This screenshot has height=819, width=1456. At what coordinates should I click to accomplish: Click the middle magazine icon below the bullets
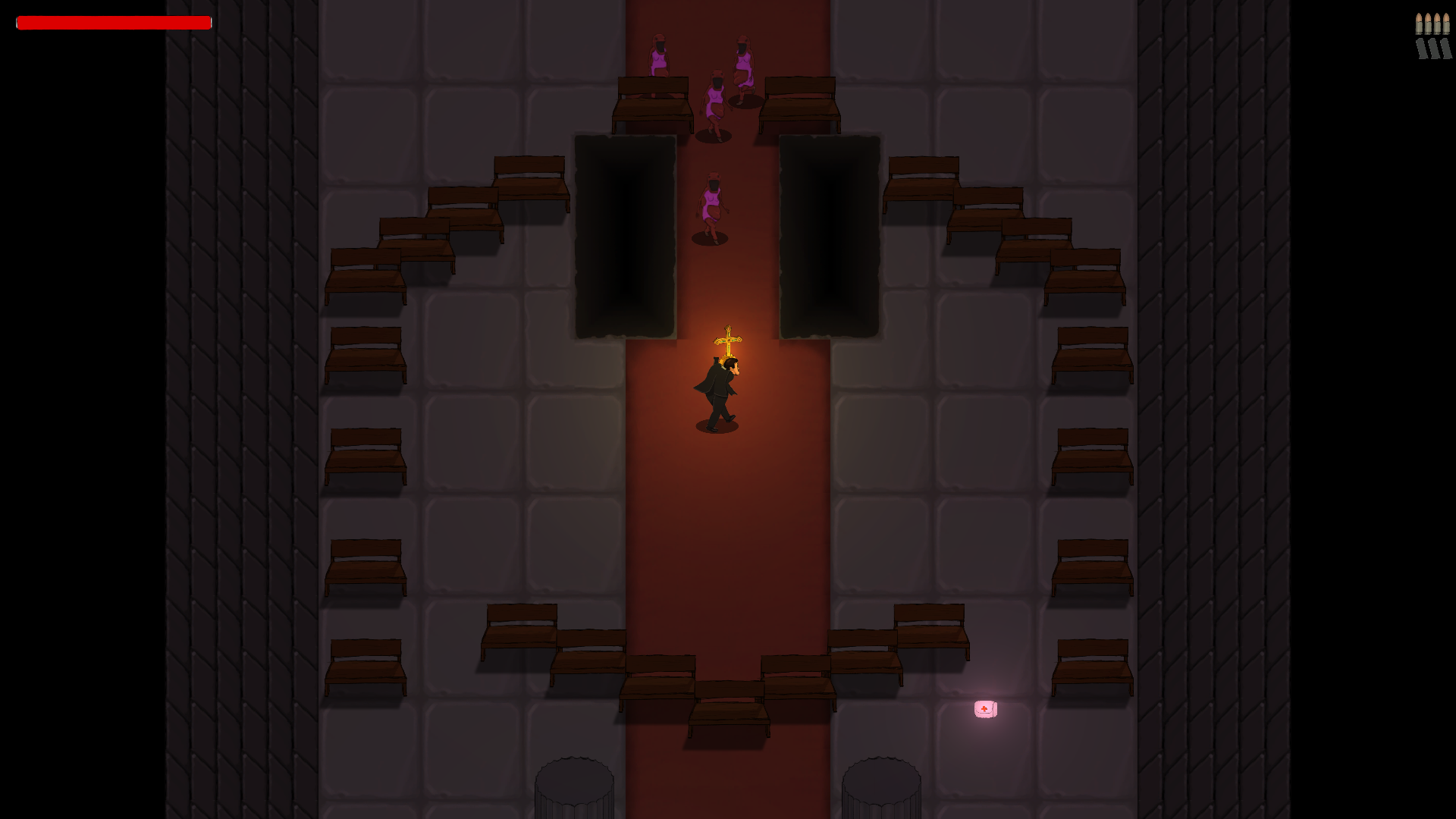(x=1433, y=49)
